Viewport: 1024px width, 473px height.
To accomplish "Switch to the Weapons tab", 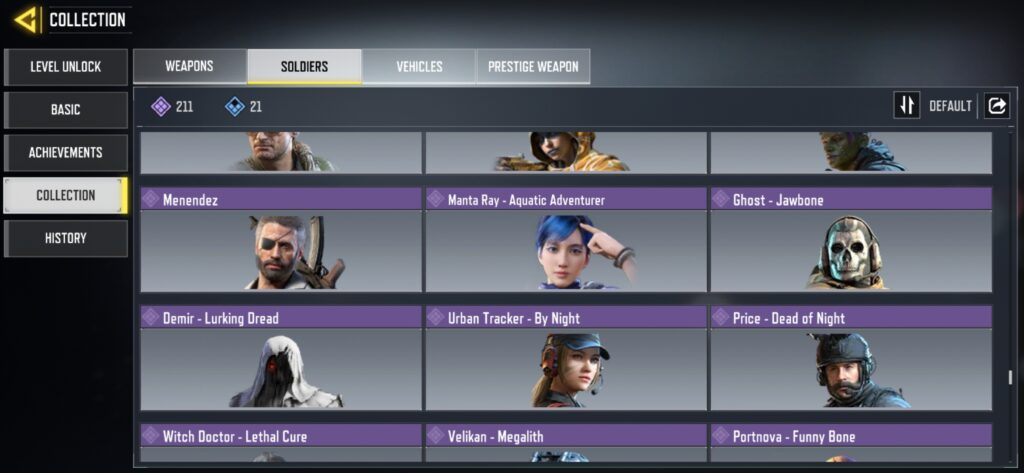I will [189, 67].
